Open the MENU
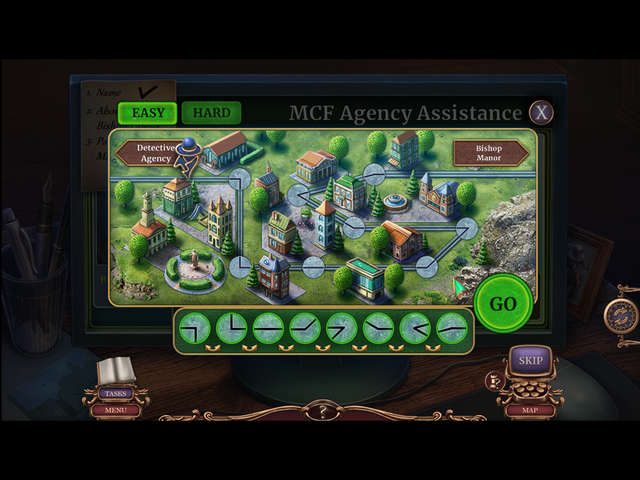 (x=115, y=409)
